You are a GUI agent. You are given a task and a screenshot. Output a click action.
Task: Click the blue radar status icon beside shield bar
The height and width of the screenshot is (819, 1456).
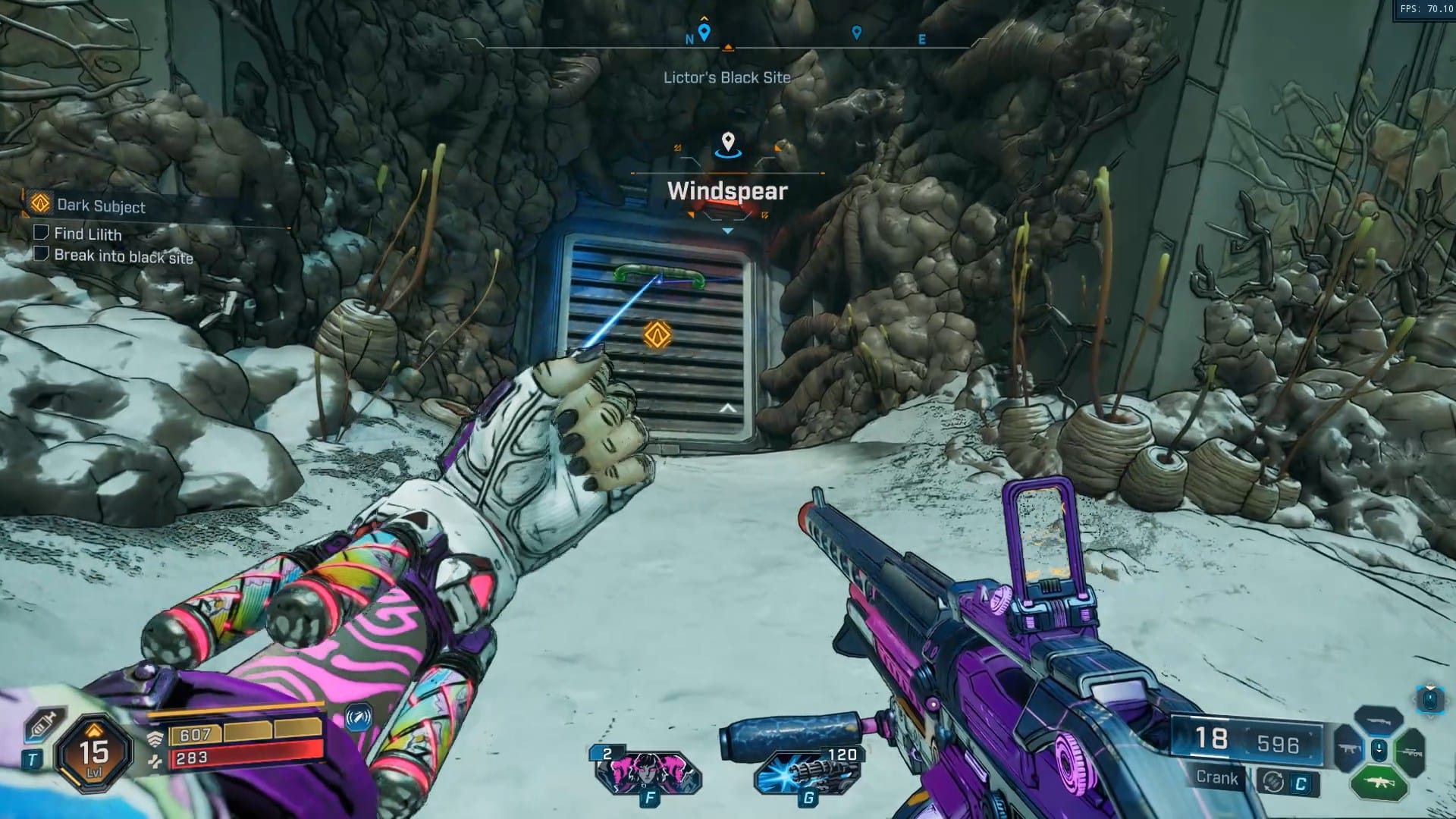point(359,717)
